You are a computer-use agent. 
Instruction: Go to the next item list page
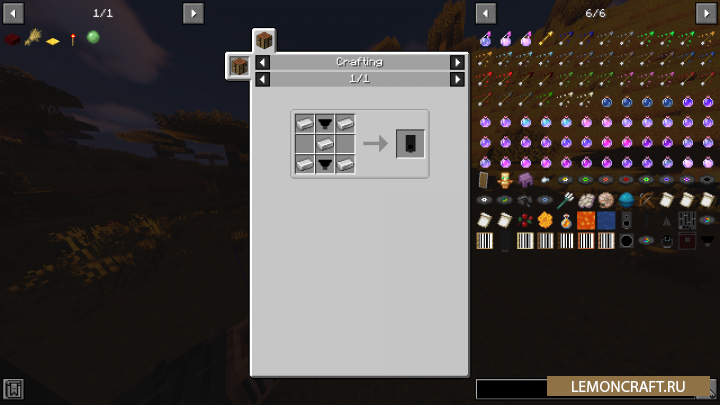(705, 13)
